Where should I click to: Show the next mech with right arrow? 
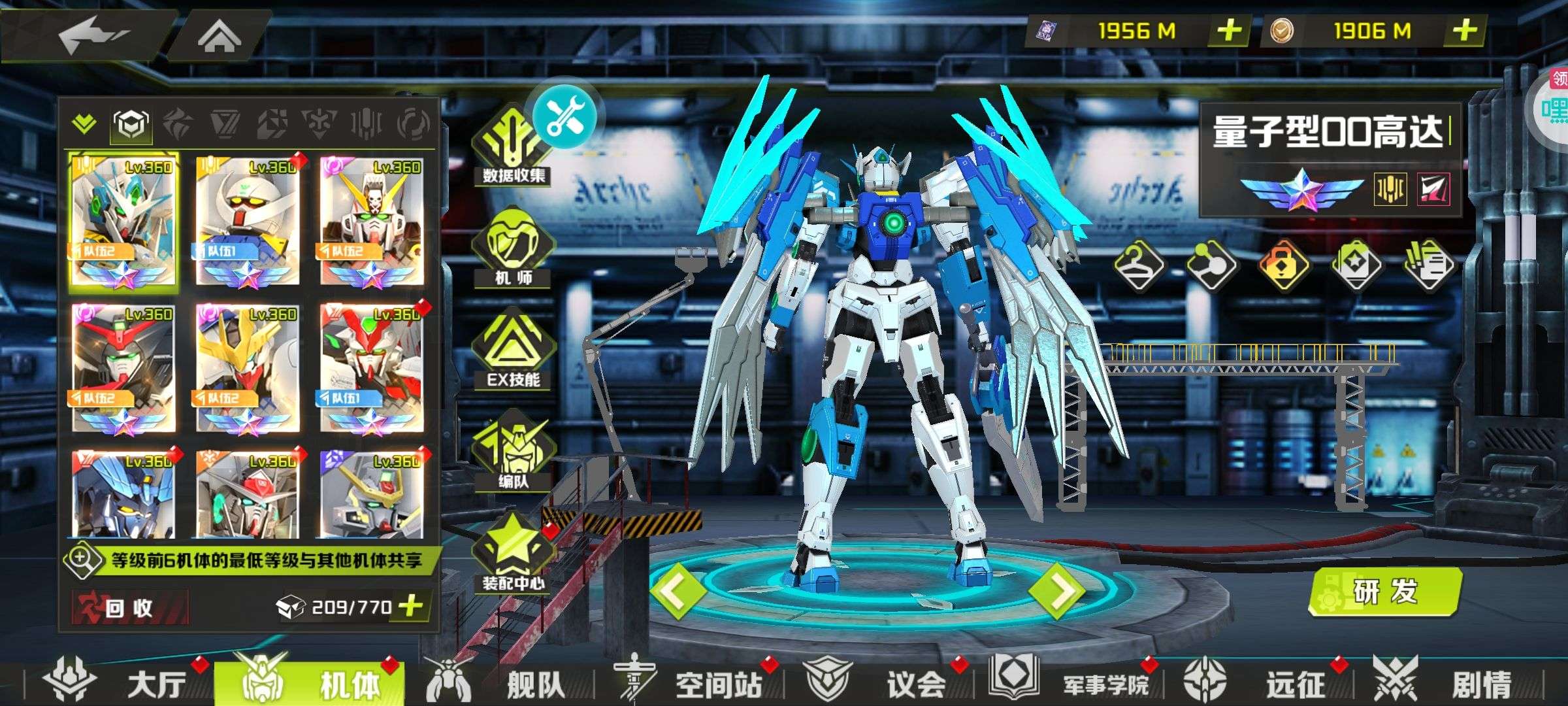point(1056,591)
